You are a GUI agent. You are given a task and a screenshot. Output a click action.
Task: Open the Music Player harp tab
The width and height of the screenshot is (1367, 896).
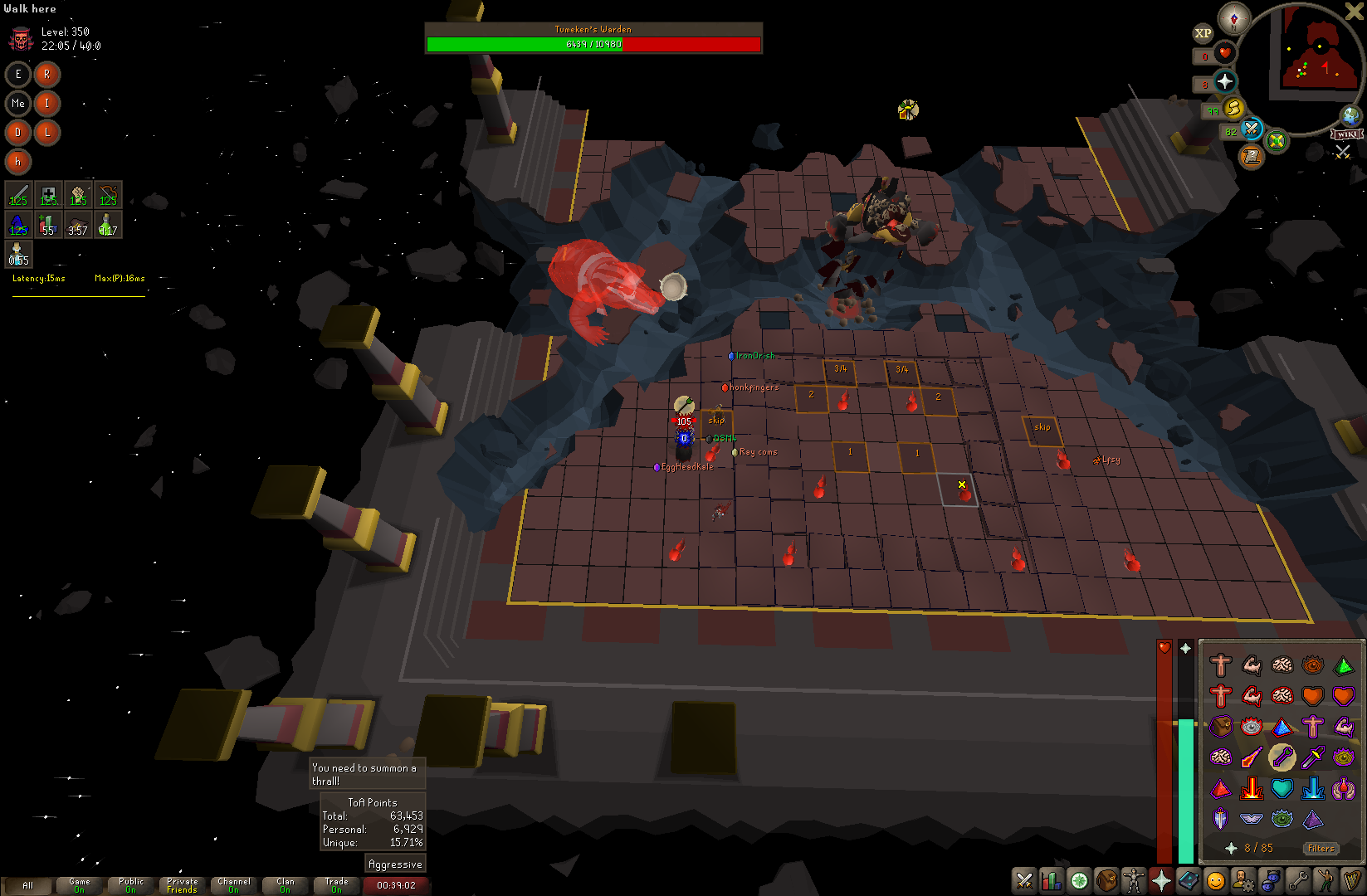coord(1353,880)
